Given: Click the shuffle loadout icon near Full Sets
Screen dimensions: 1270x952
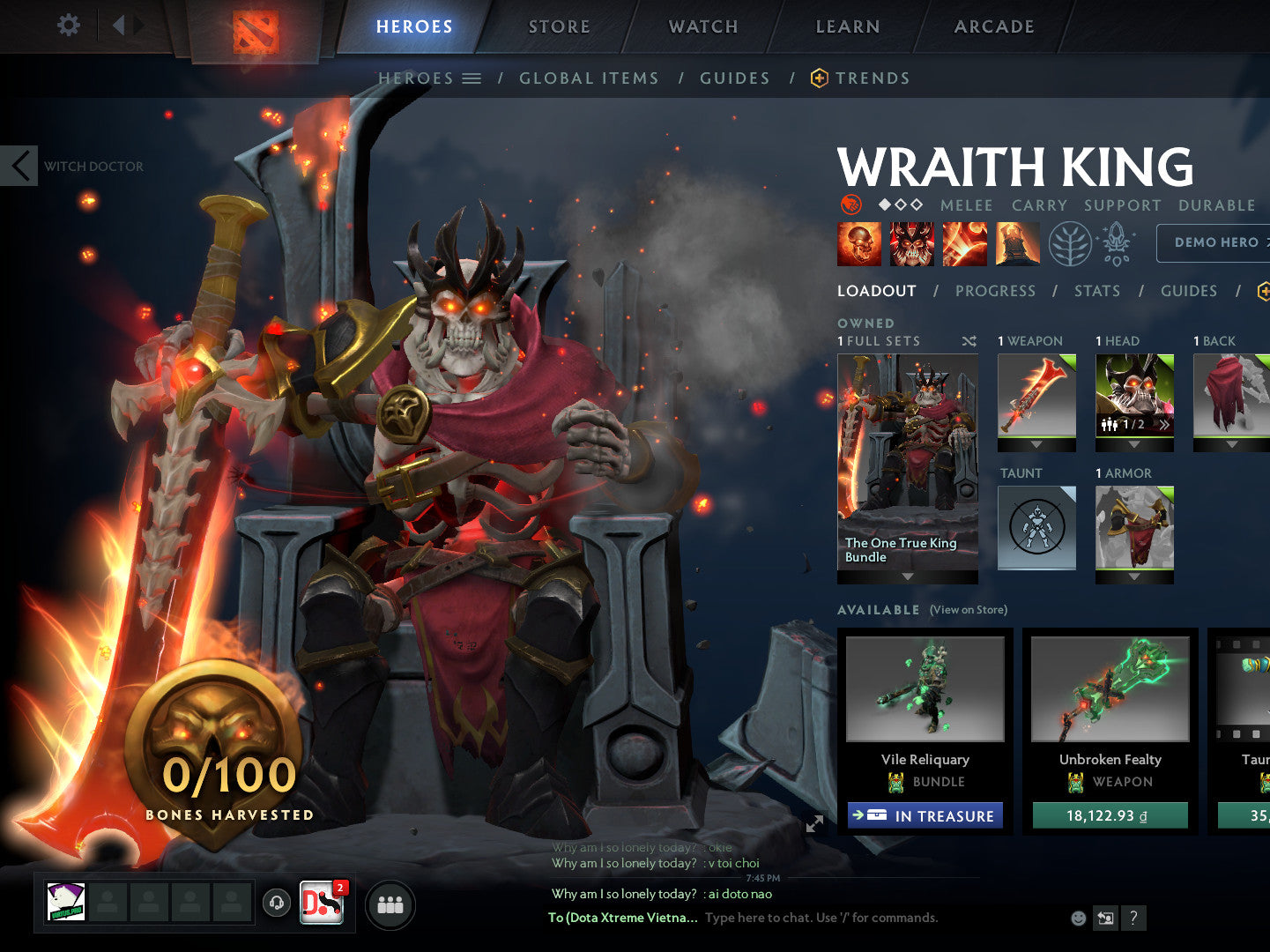Looking at the screenshot, I should tap(969, 341).
